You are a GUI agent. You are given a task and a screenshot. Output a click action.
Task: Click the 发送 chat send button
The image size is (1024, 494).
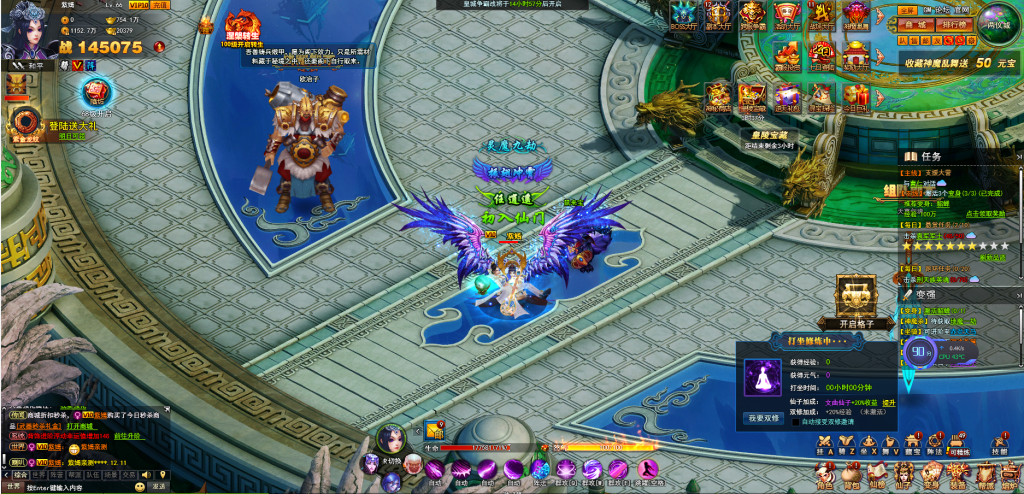coord(158,486)
